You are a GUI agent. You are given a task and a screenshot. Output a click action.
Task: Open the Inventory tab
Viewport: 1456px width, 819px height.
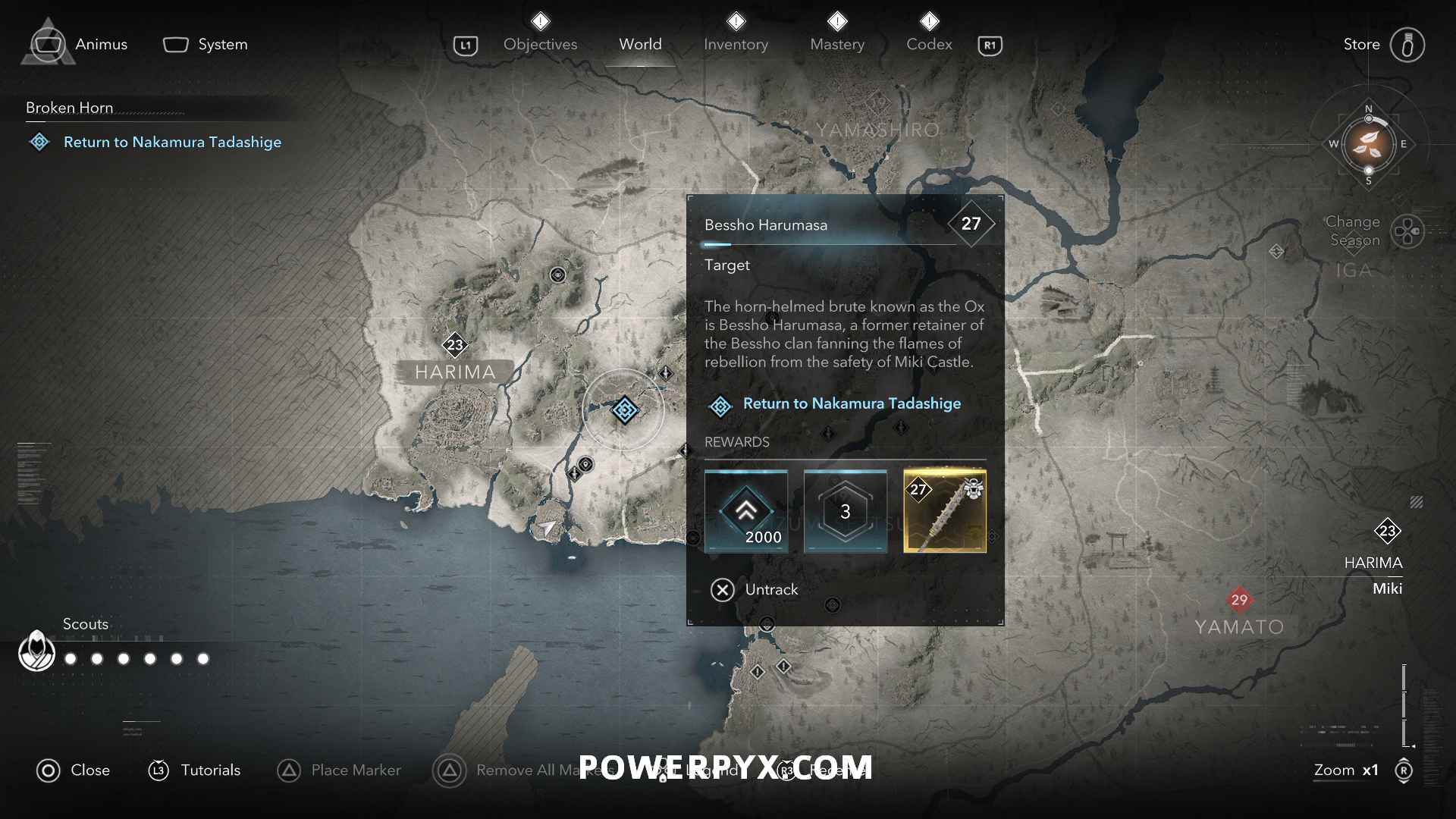[x=736, y=44]
